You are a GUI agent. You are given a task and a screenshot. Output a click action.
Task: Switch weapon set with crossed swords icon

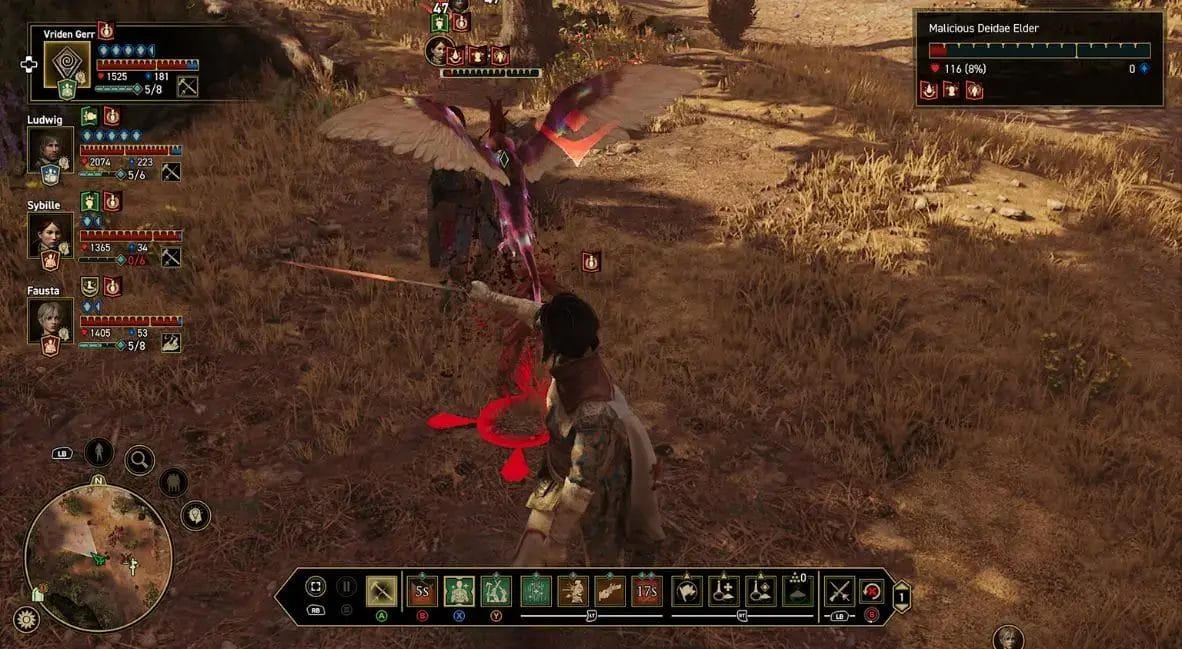tap(838, 591)
